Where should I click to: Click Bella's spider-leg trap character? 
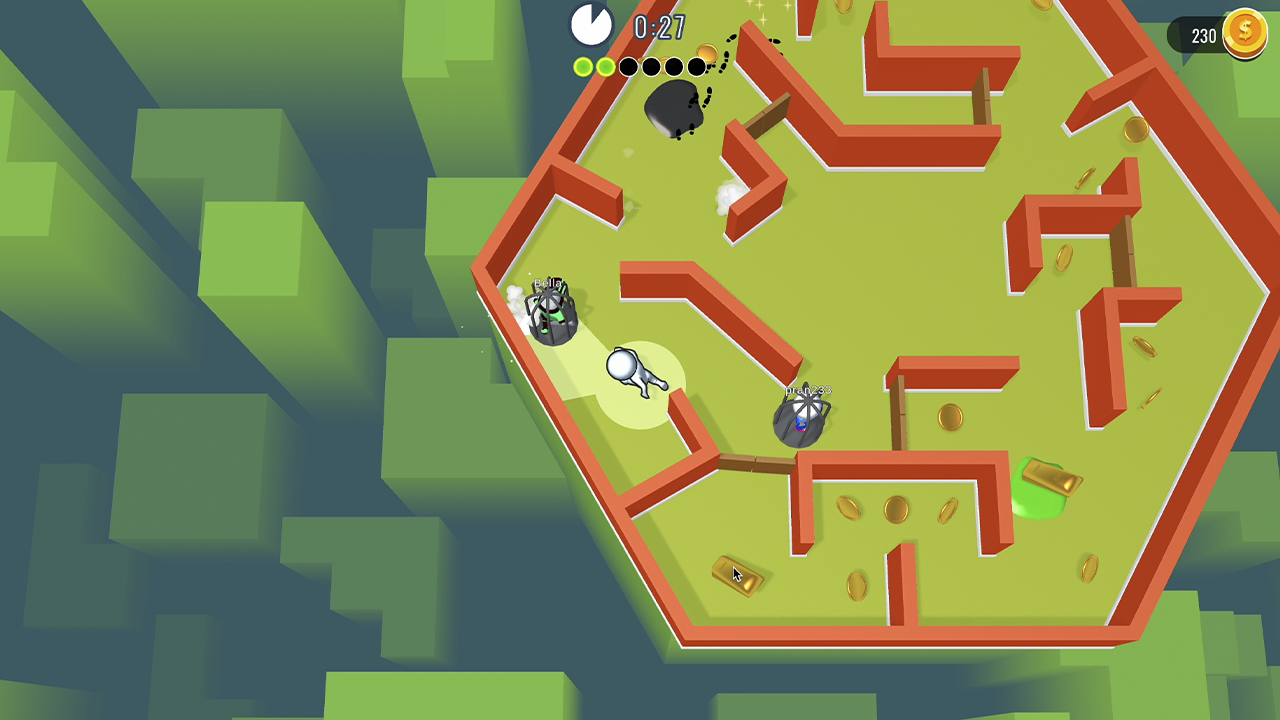(x=553, y=312)
